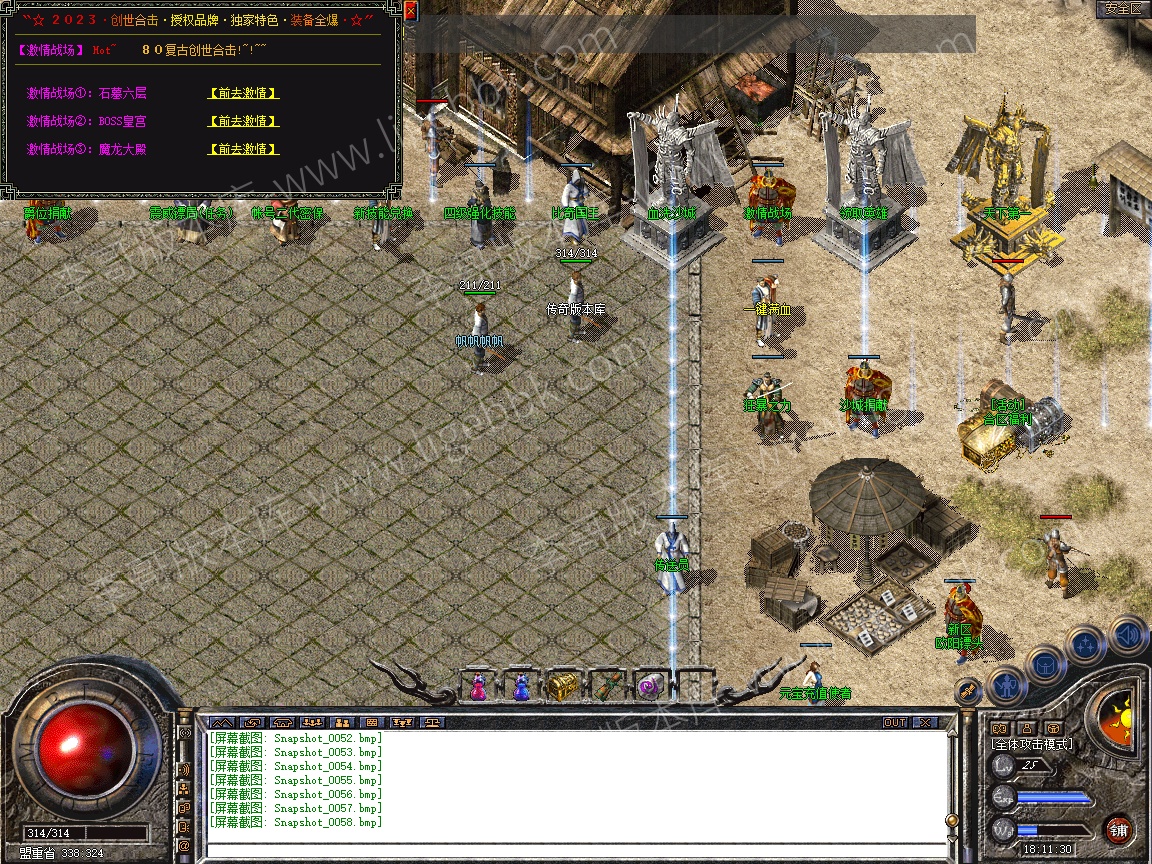Open the shop via red 铺 button

1118,829
